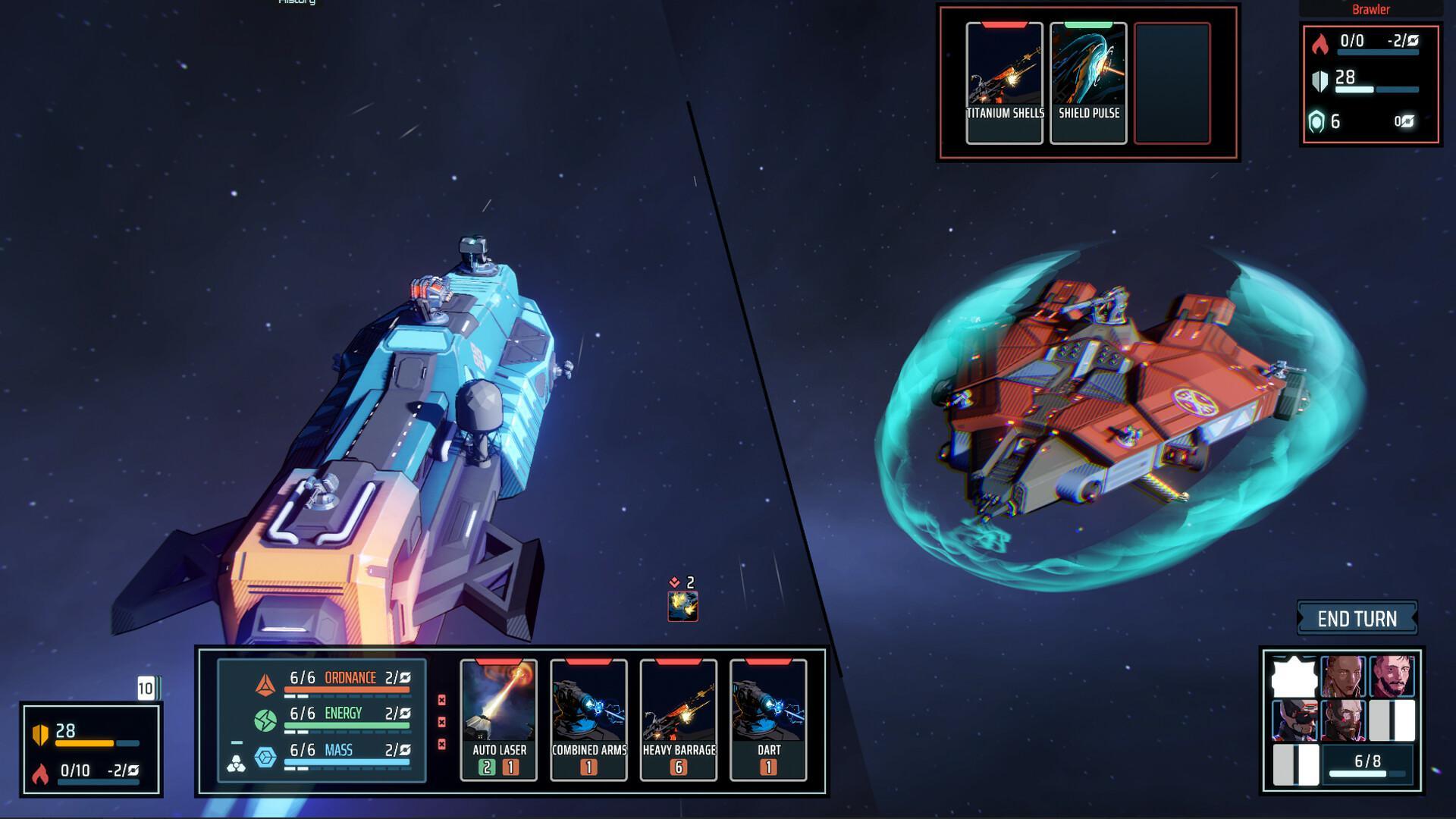The width and height of the screenshot is (1456, 819).
Task: Open the draw deck showing 10 cards
Action: pyautogui.click(x=146, y=689)
